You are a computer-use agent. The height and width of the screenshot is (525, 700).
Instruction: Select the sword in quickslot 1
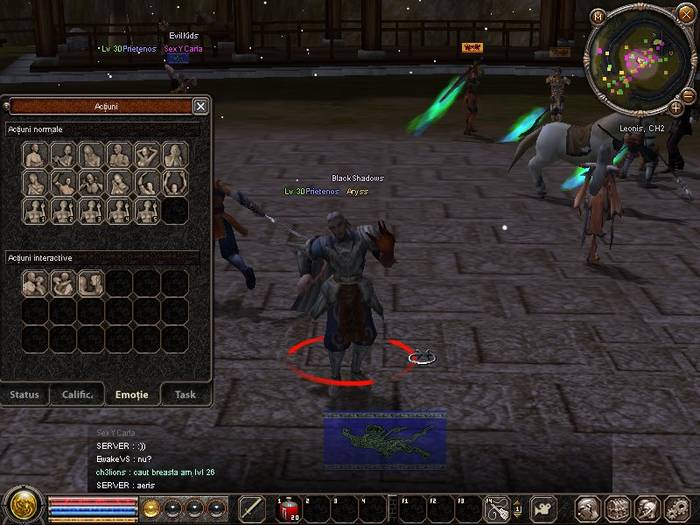(x=252, y=509)
